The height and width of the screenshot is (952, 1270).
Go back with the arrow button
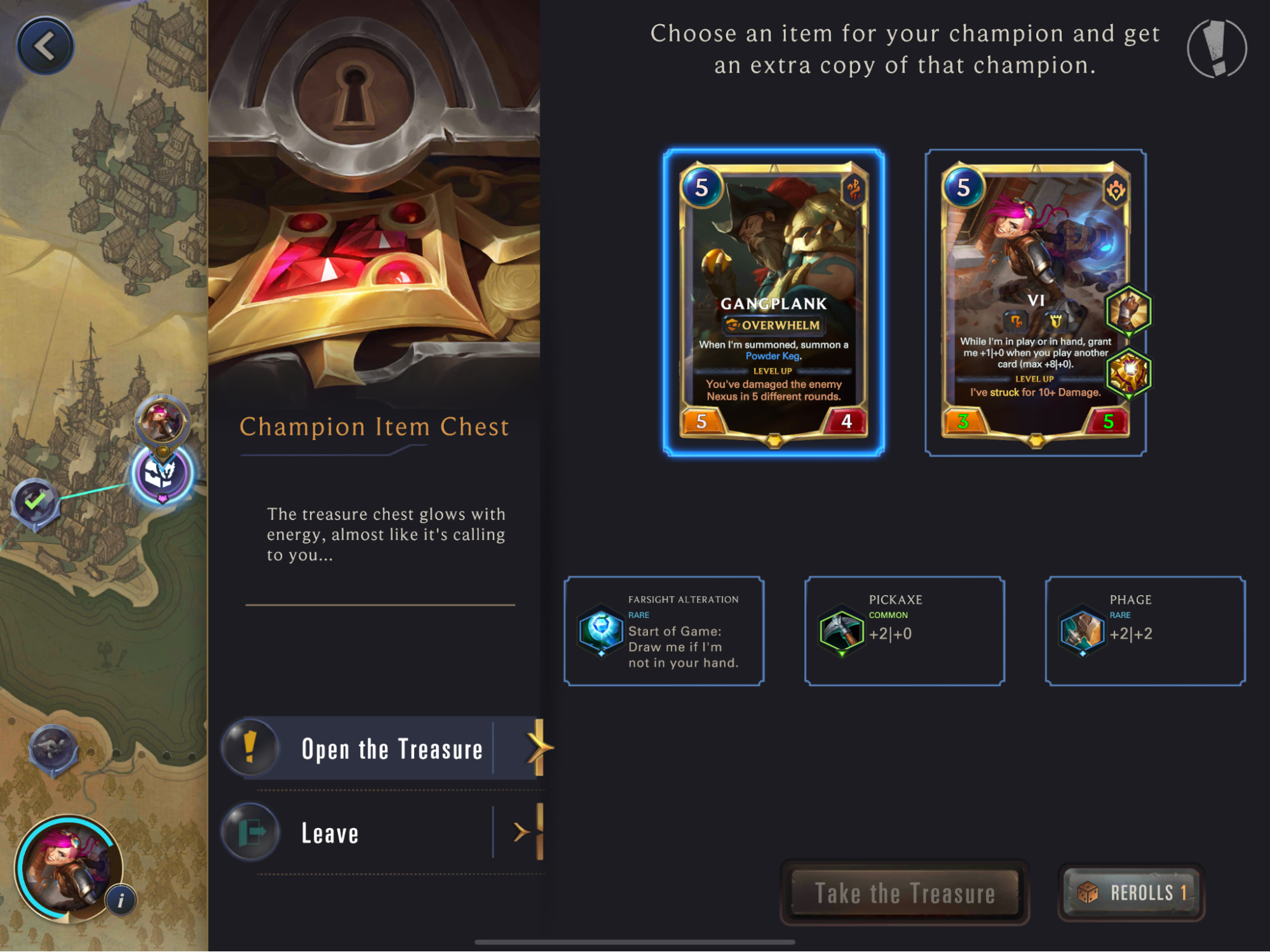tap(44, 46)
